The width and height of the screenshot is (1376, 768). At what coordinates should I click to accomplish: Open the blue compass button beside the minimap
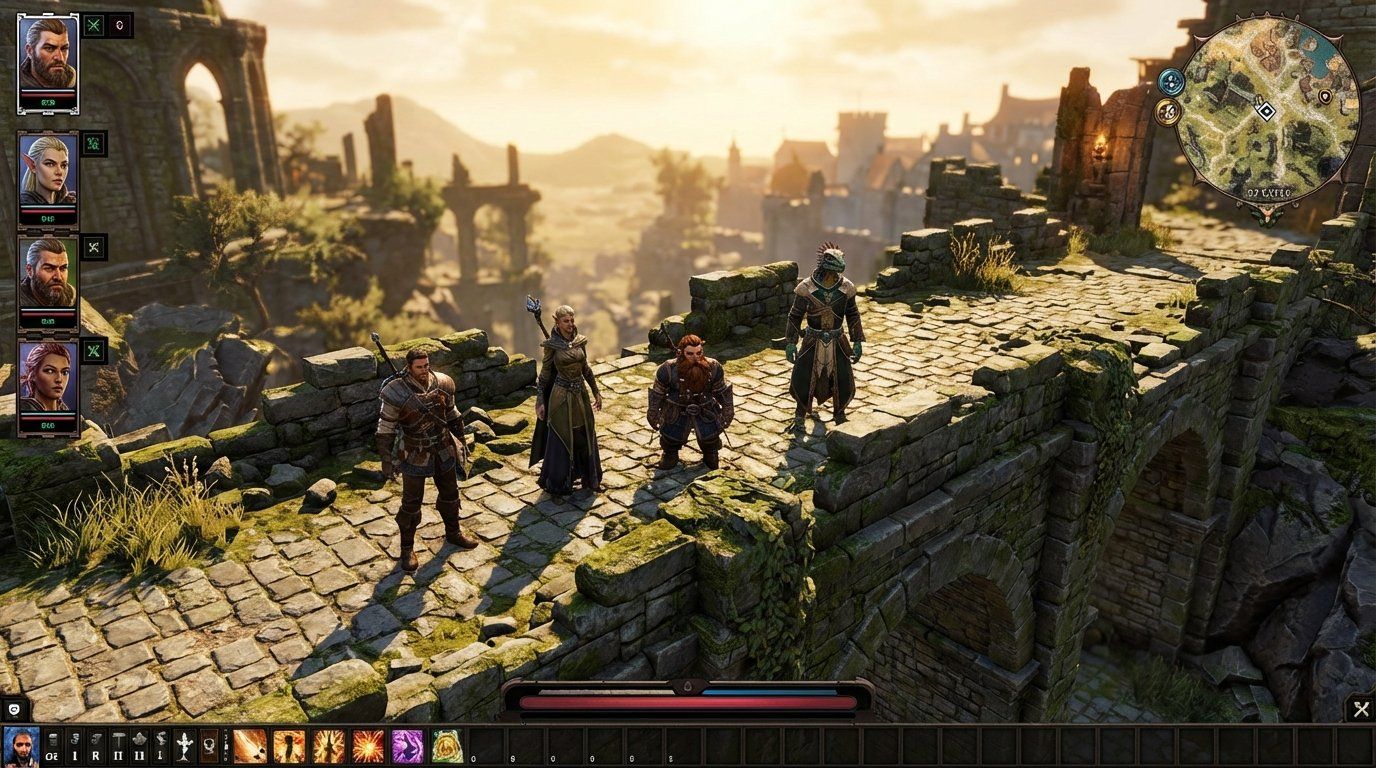pyautogui.click(x=1171, y=83)
